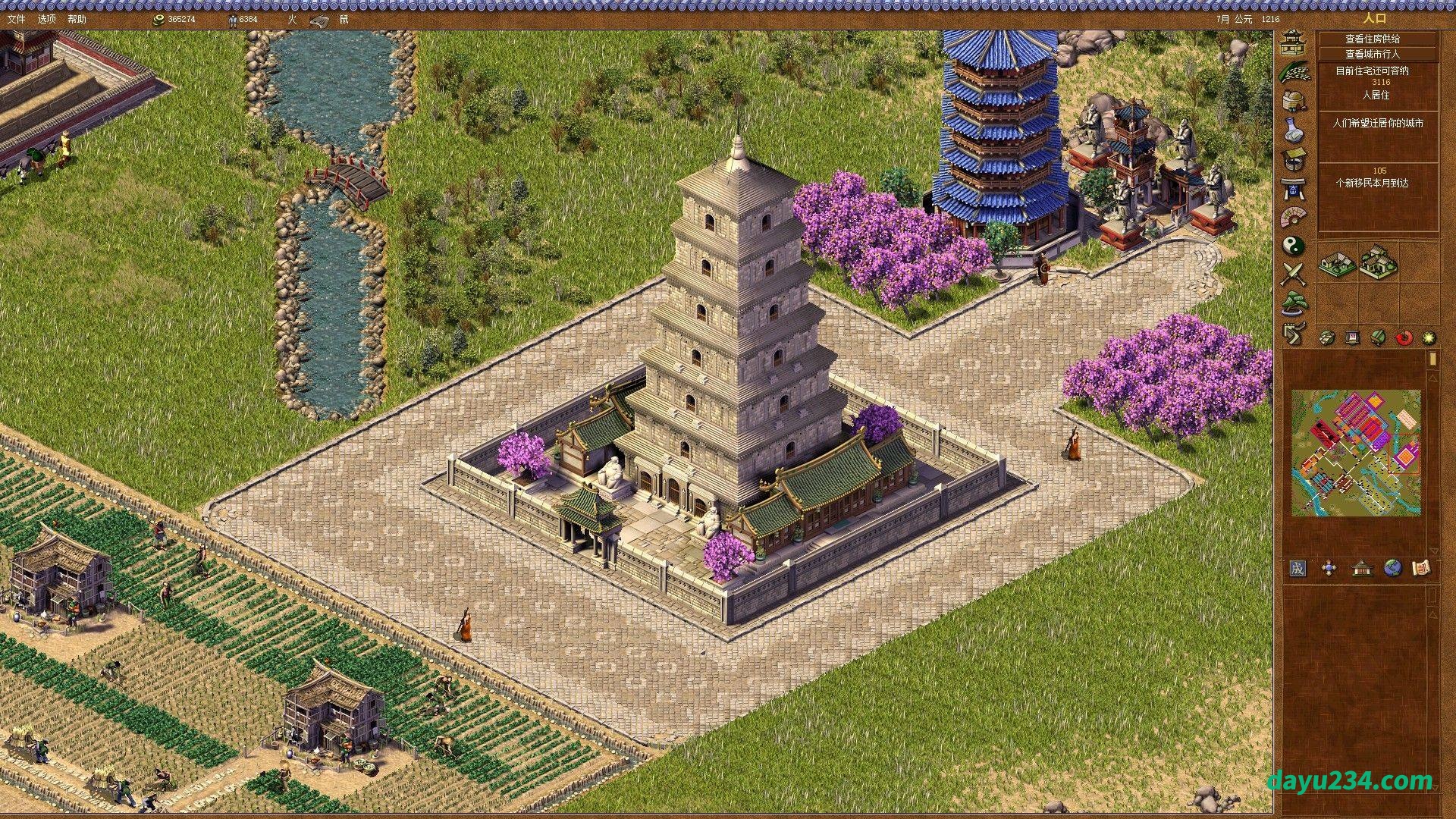Open the industry kiln category

(x=1293, y=101)
